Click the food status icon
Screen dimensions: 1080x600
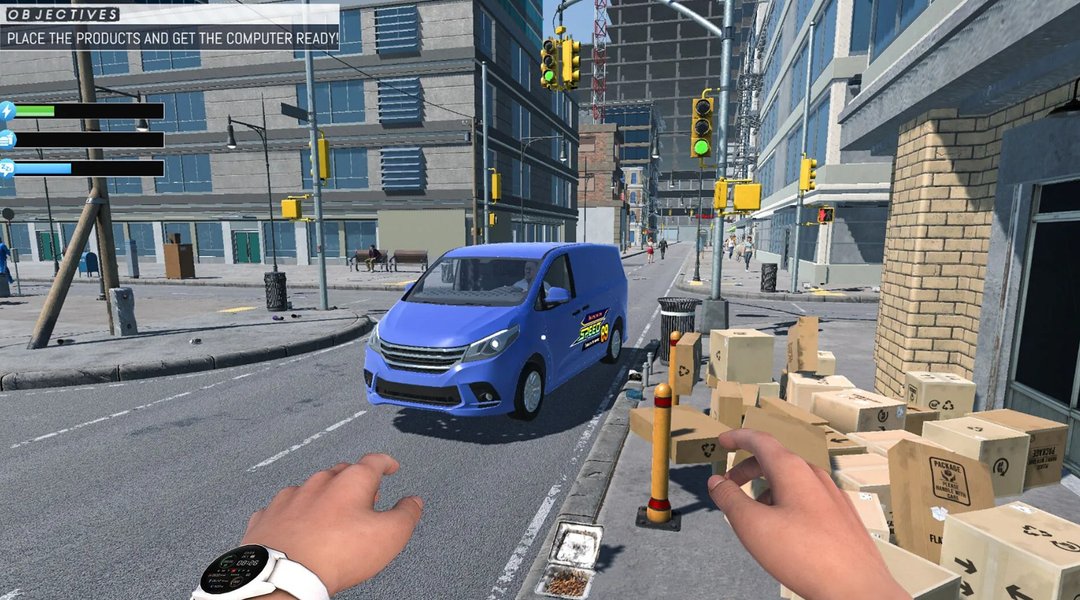7,140
